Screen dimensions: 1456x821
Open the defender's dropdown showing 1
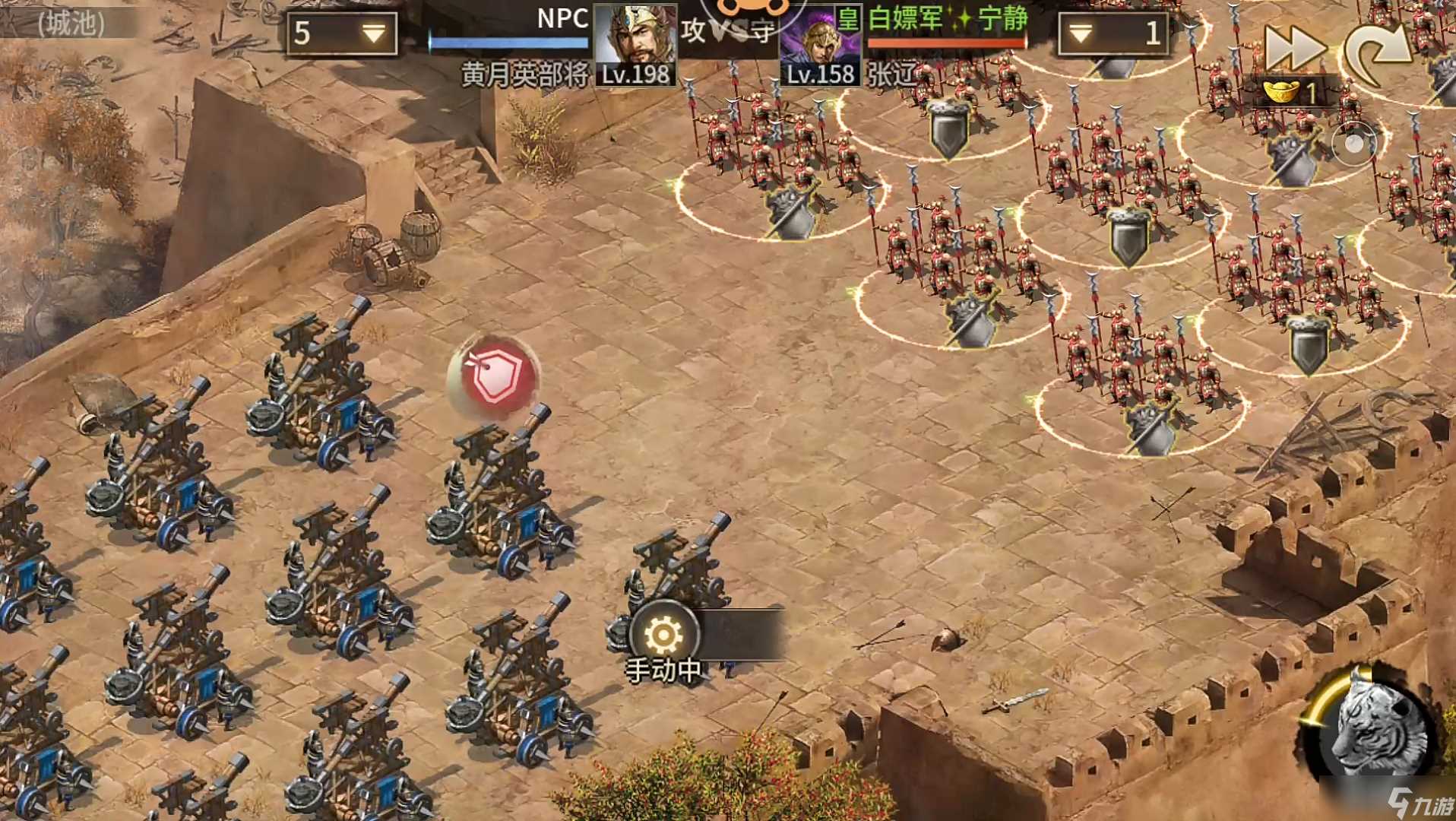(x=1113, y=33)
